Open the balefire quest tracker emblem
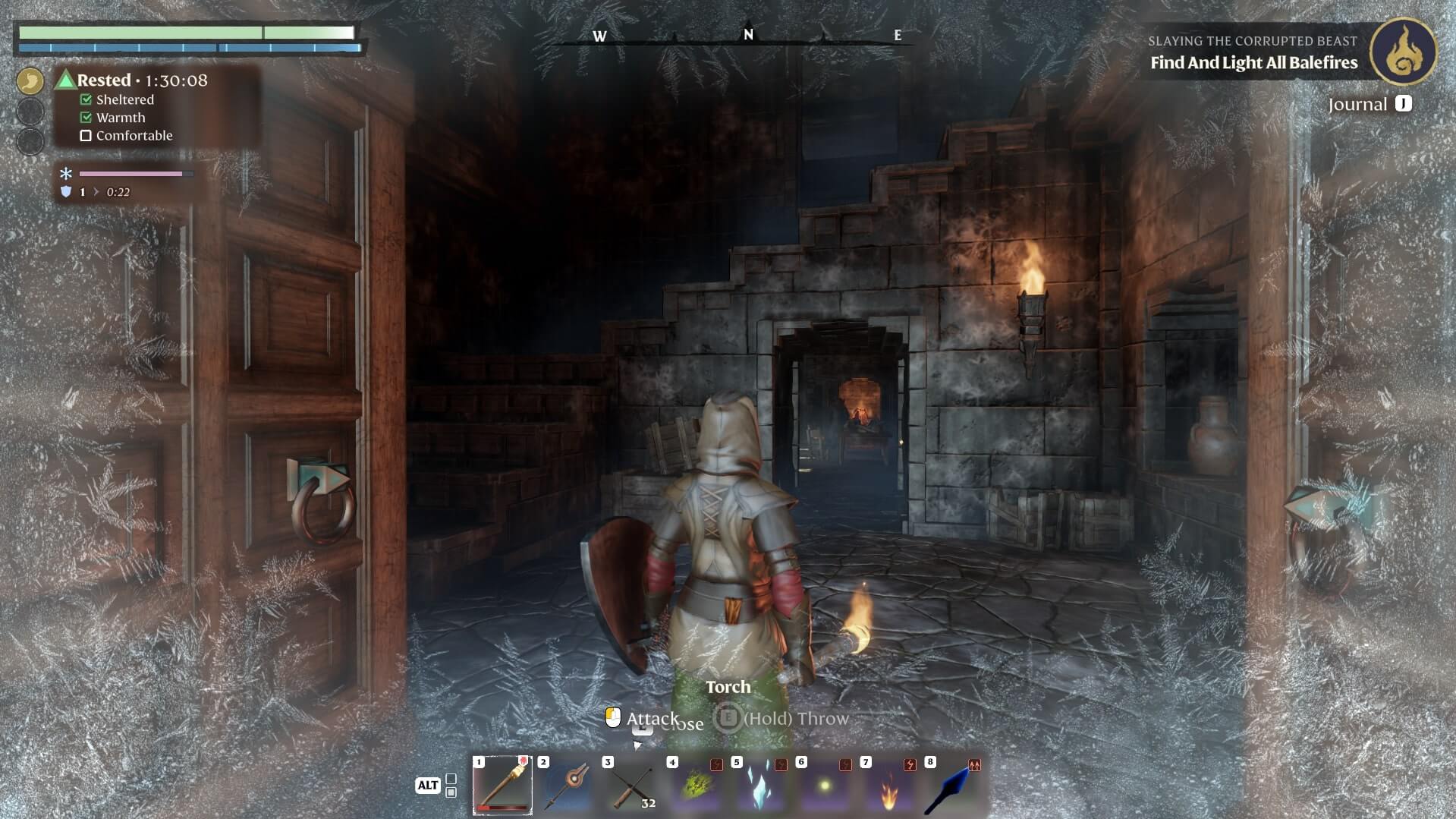This screenshot has width=1456, height=819. pyautogui.click(x=1403, y=52)
